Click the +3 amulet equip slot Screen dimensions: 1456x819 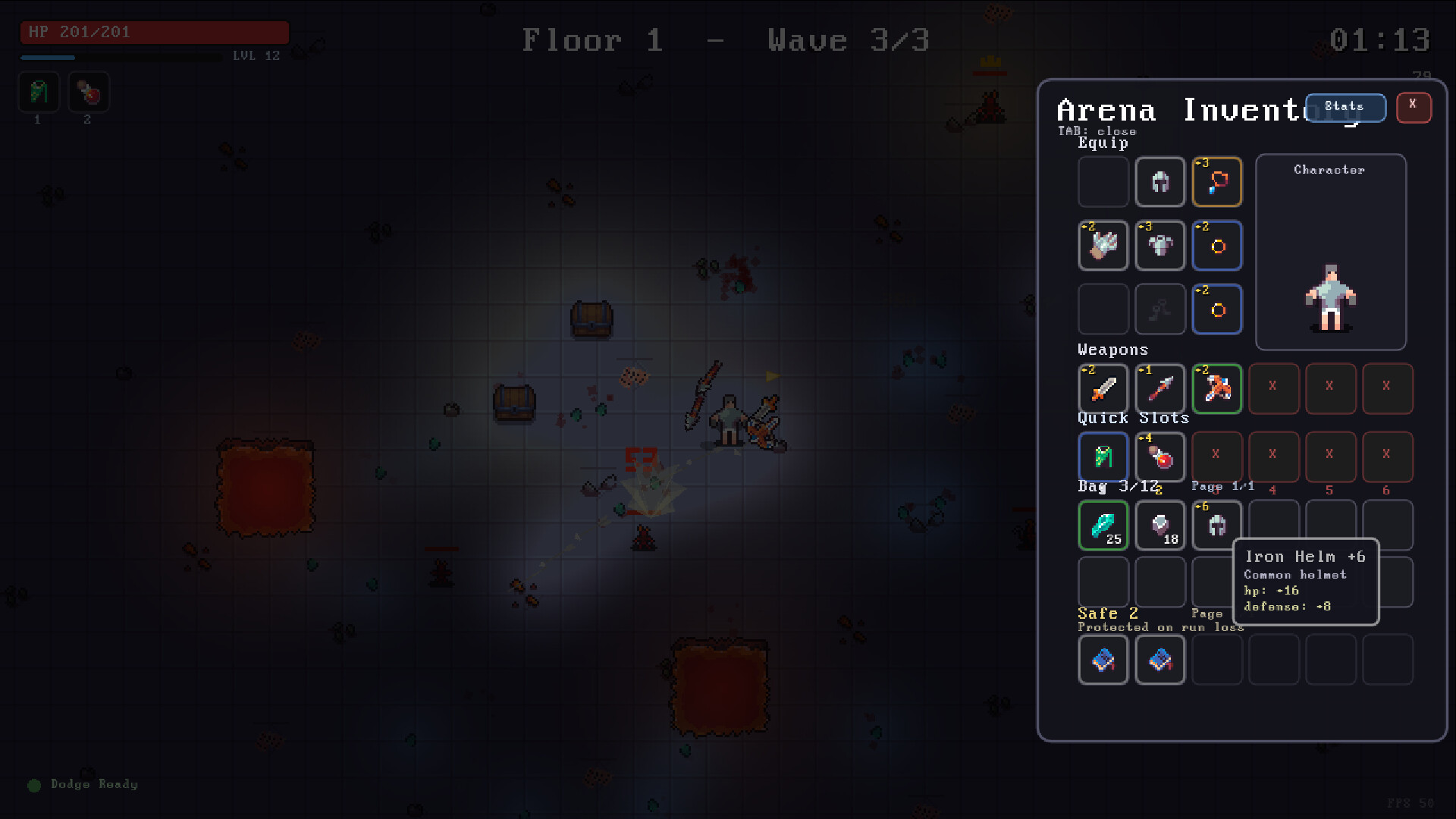tap(1217, 182)
